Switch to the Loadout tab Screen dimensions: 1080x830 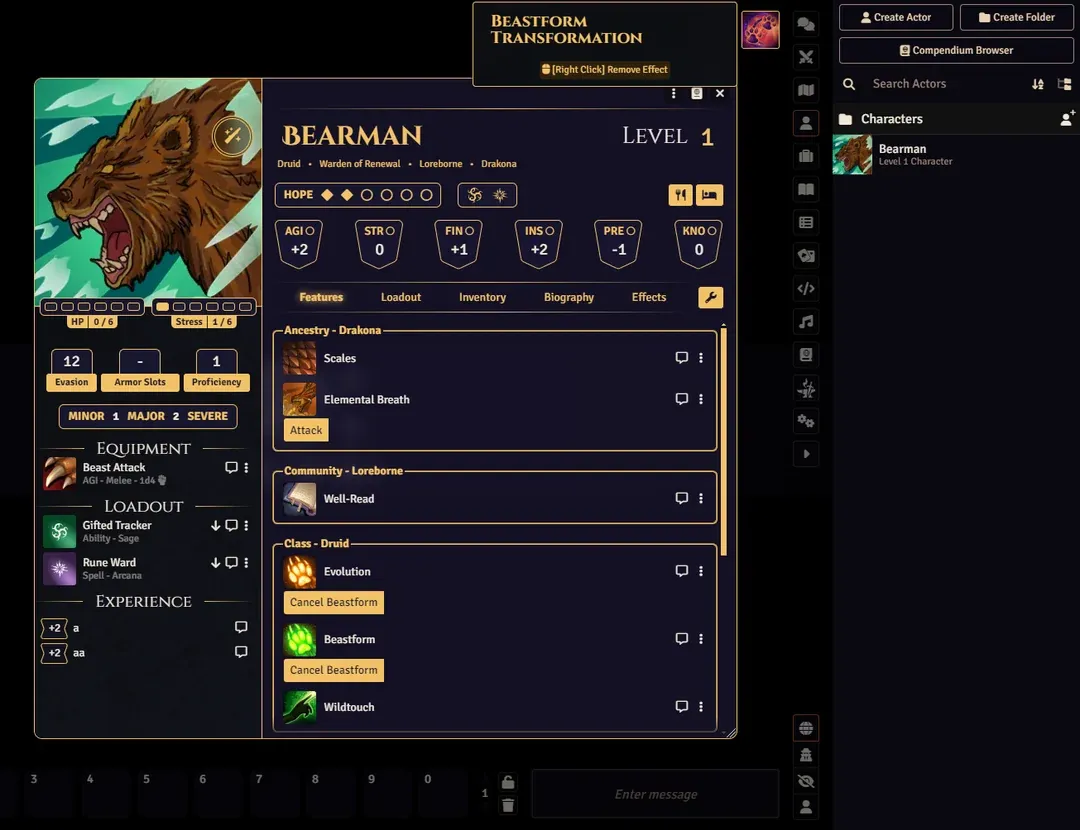pos(401,297)
